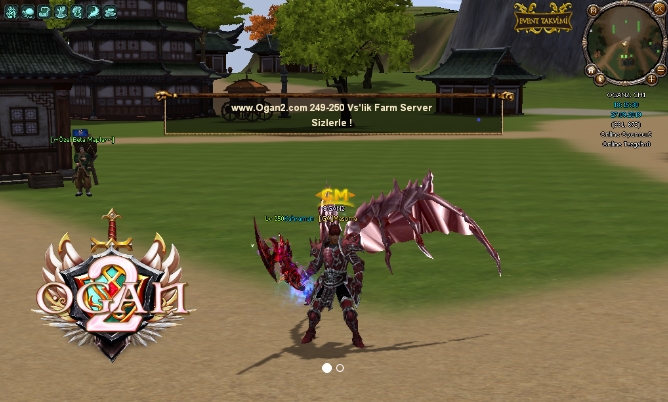The height and width of the screenshot is (402, 668).
Task: Select the first filled slide dot
Action: pos(326,368)
